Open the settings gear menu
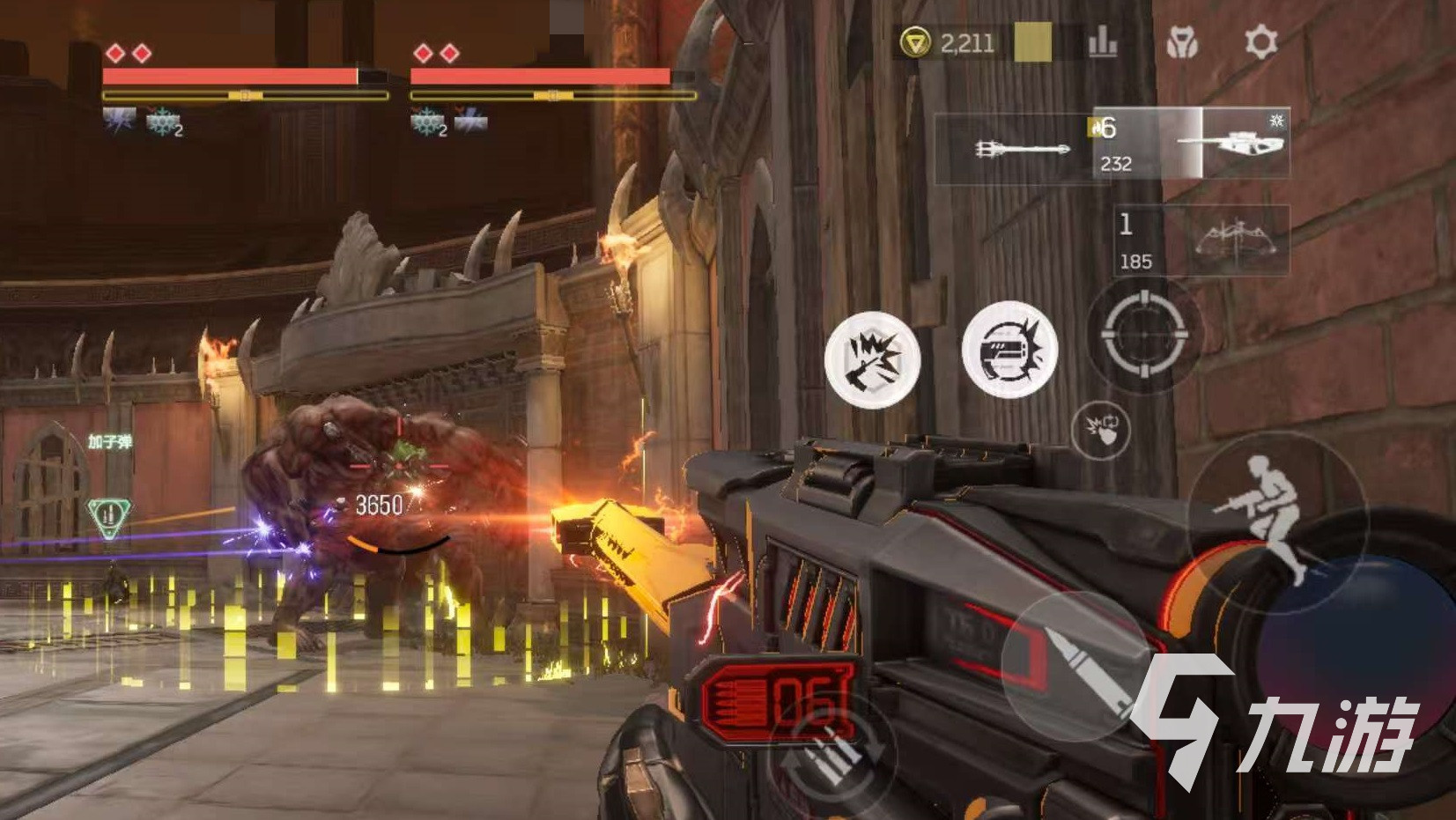 (1260, 41)
